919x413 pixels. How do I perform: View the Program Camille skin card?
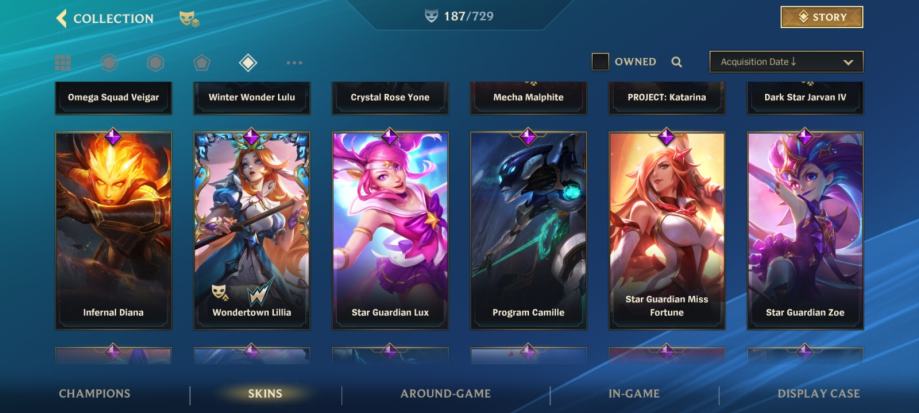[528, 230]
